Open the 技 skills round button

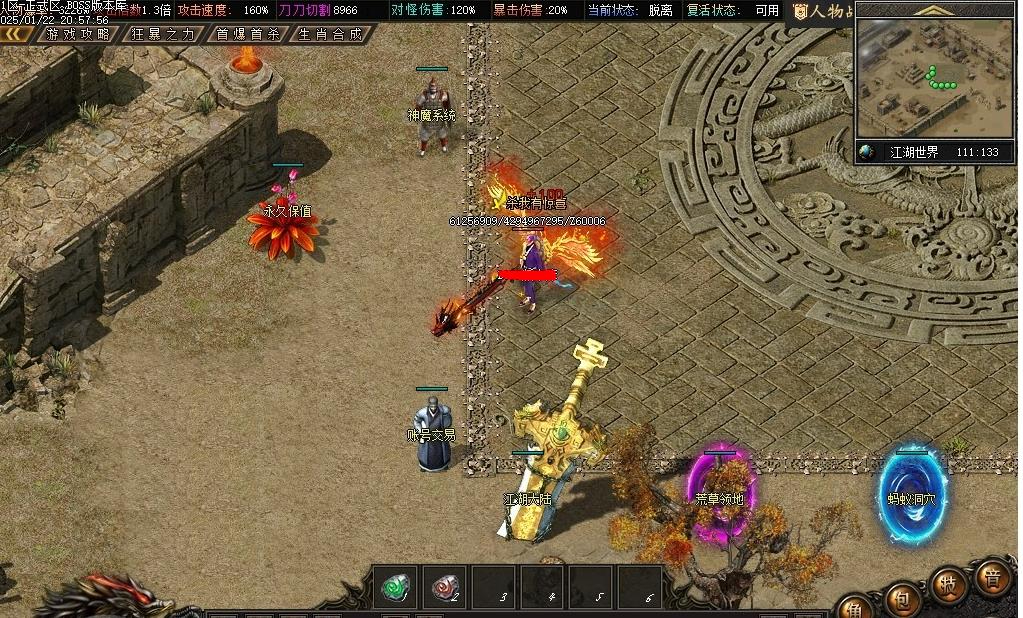coord(947,586)
